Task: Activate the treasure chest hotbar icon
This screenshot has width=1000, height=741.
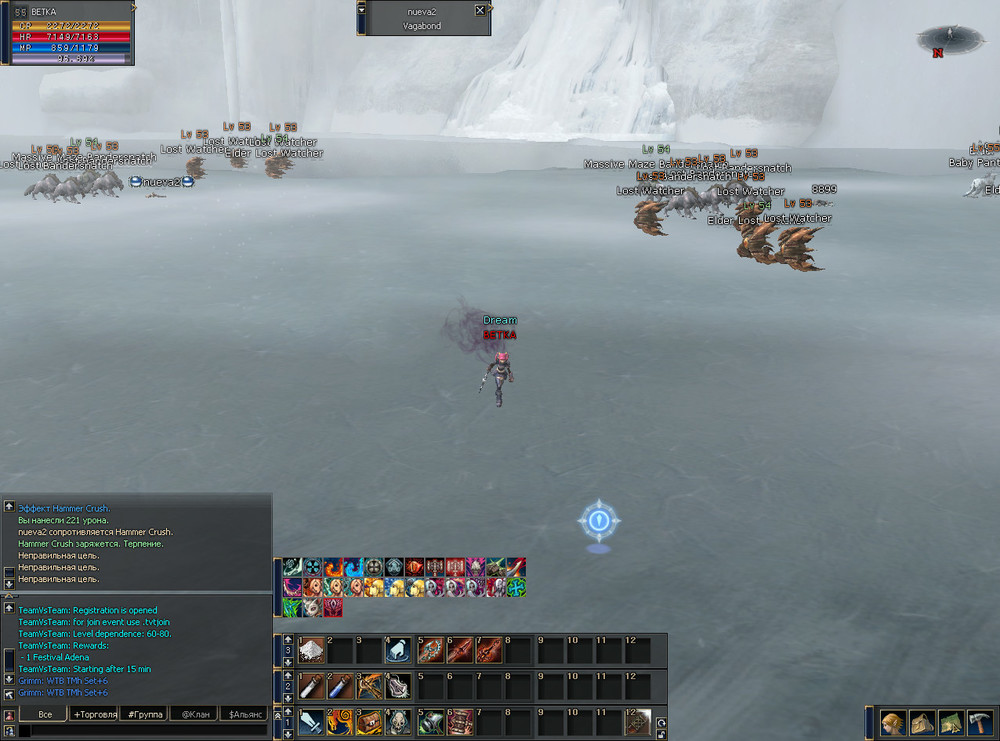Action: [x=371, y=722]
